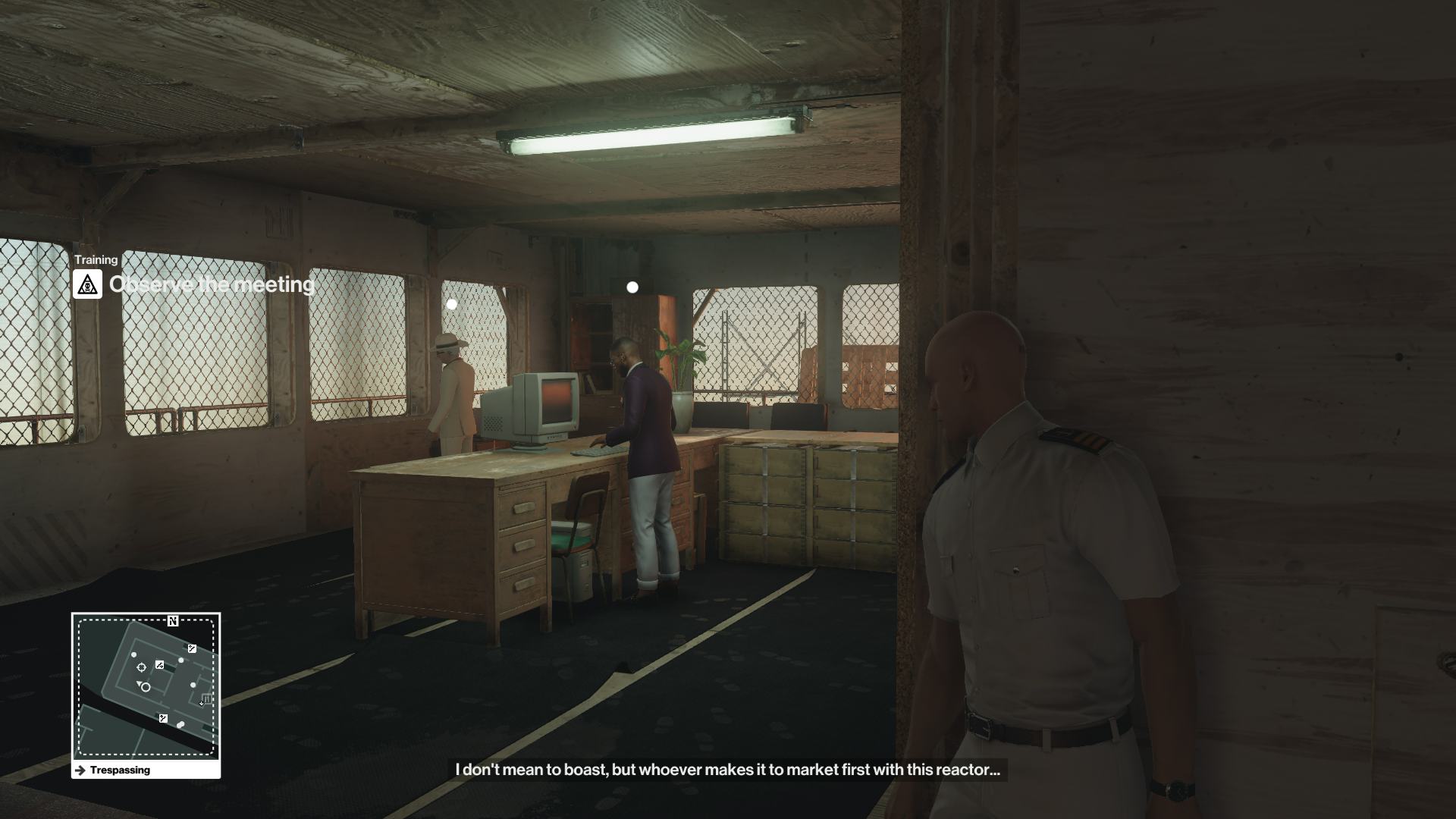The image size is (1456, 819).
Task: Click the small exit arrow below the ladder icon
Action: [201, 704]
